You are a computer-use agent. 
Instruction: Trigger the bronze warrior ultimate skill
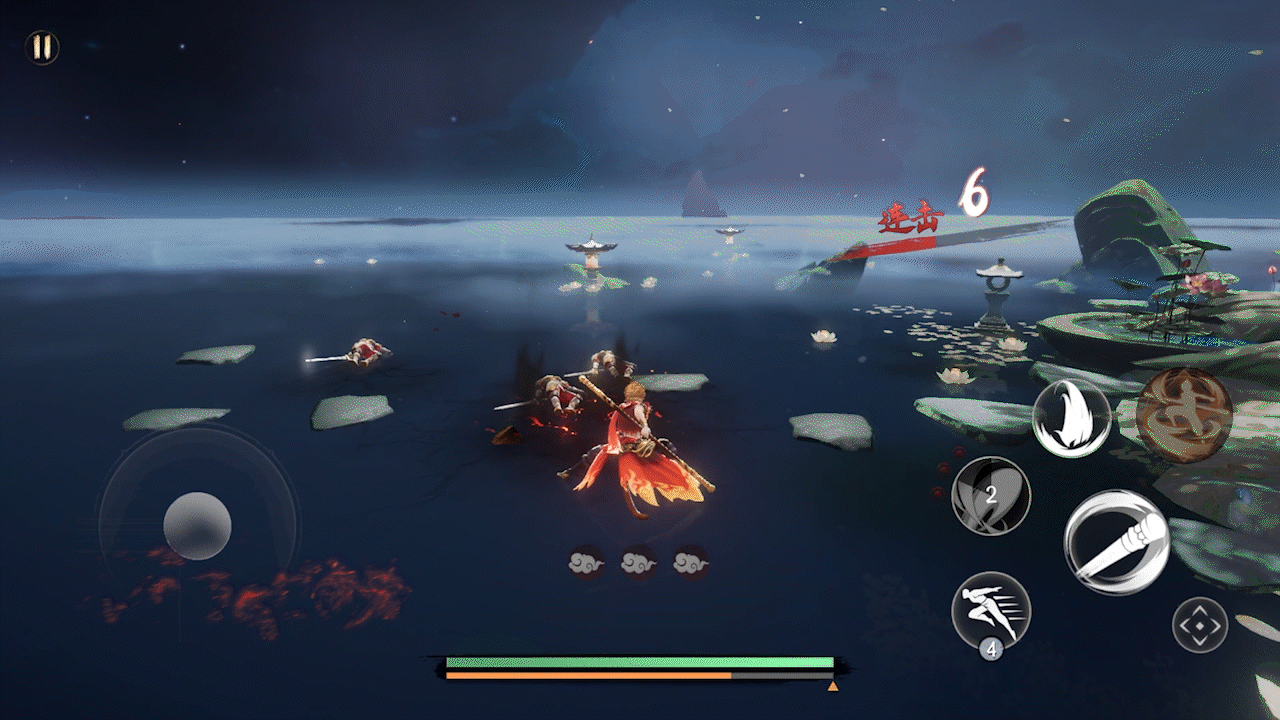[x=1184, y=415]
